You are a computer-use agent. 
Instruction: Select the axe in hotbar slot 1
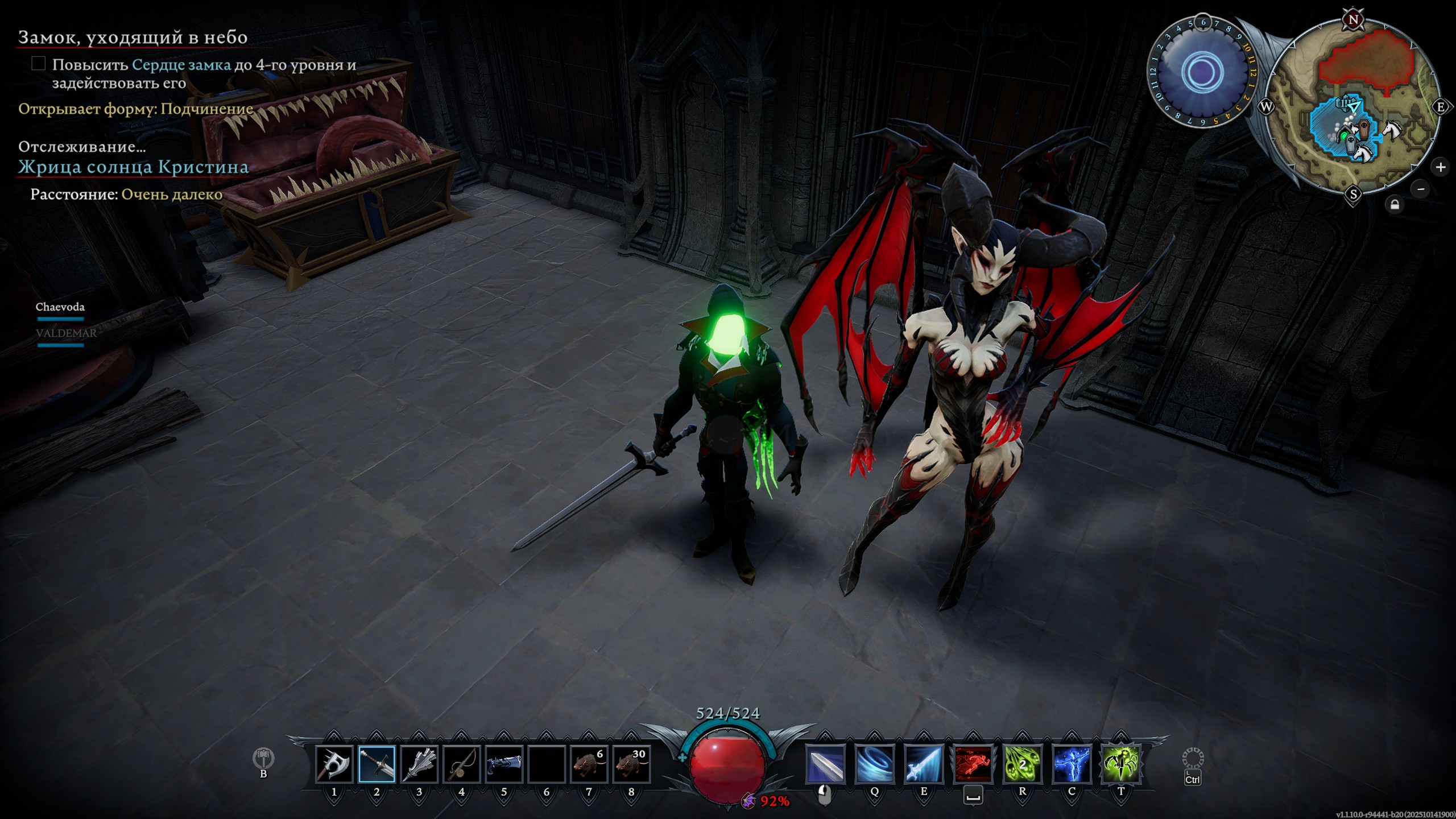tap(334, 764)
